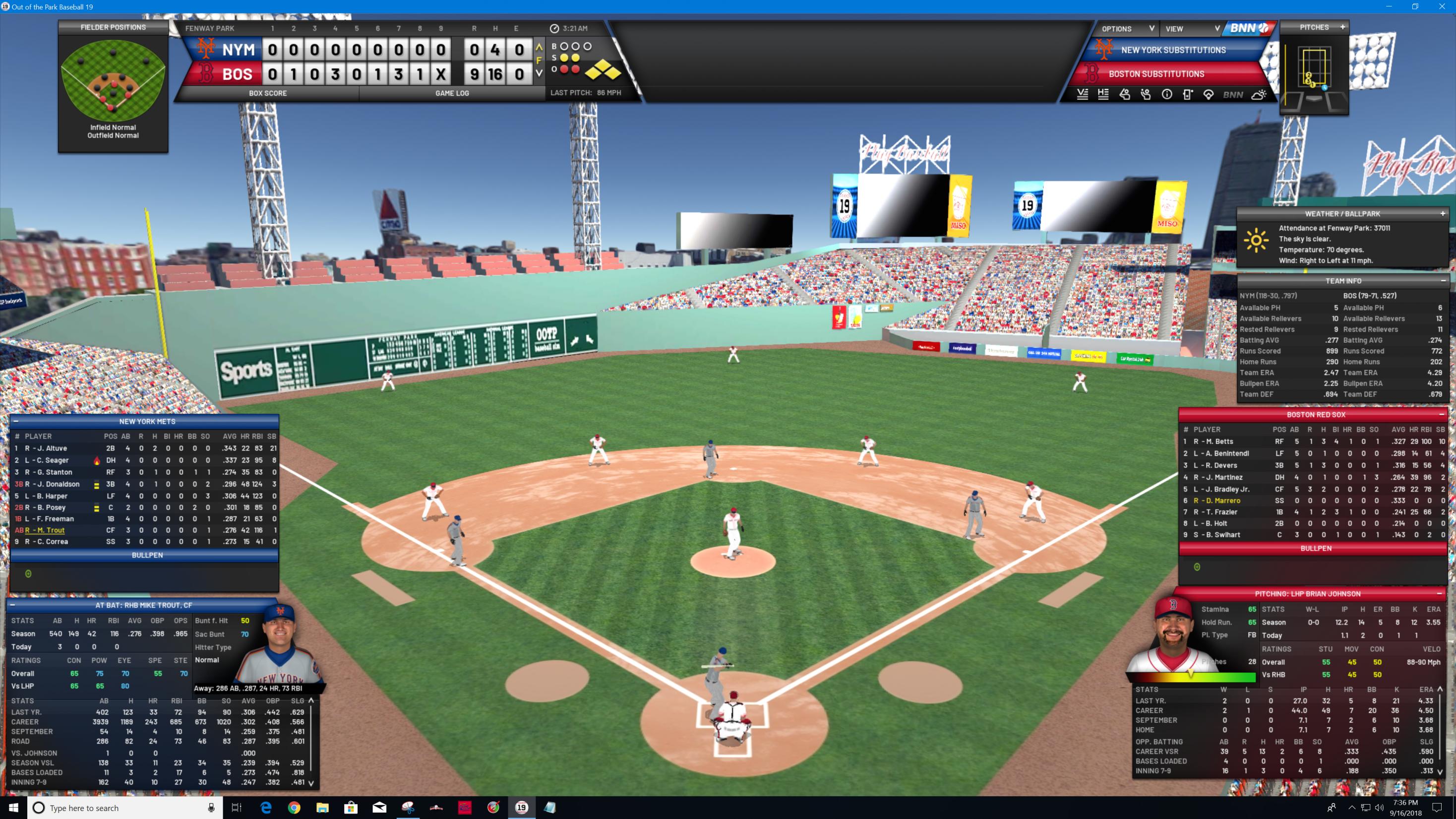This screenshot has height=819, width=1456.
Task: Click the visiting team lineup 'V' icon
Action: [x=1083, y=95]
